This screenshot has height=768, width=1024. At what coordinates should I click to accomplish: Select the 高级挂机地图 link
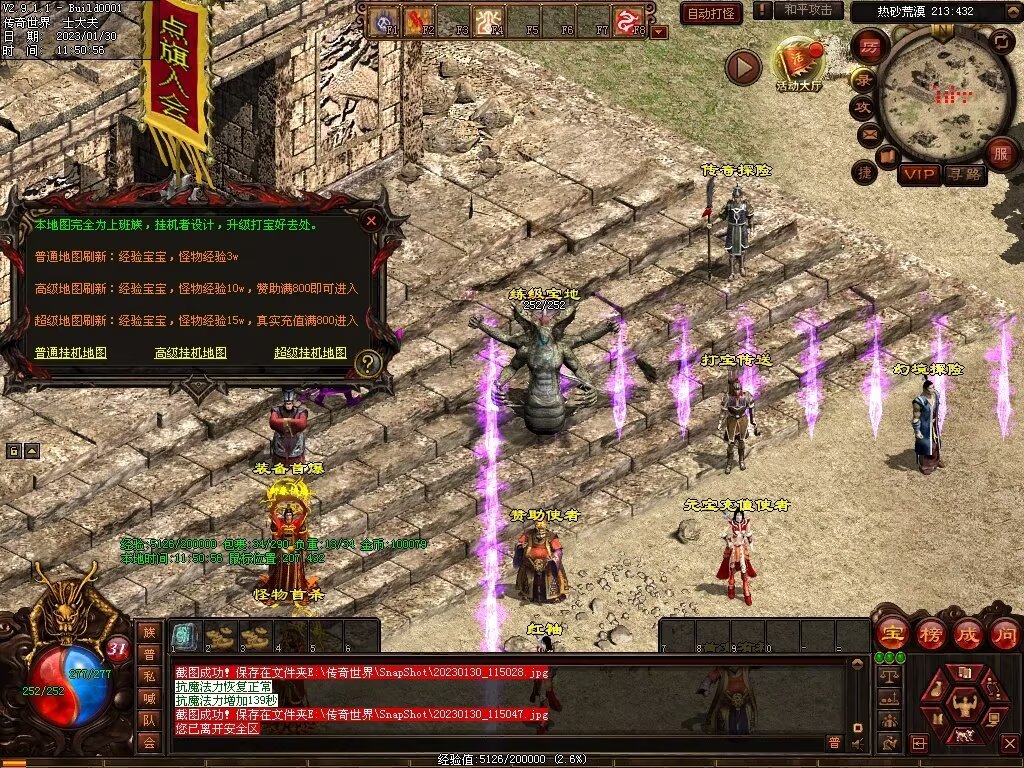pyautogui.click(x=190, y=353)
